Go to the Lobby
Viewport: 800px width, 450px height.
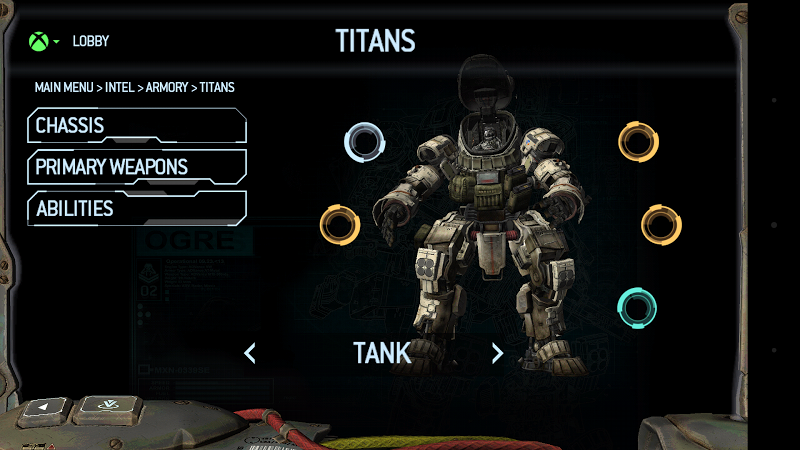click(91, 42)
